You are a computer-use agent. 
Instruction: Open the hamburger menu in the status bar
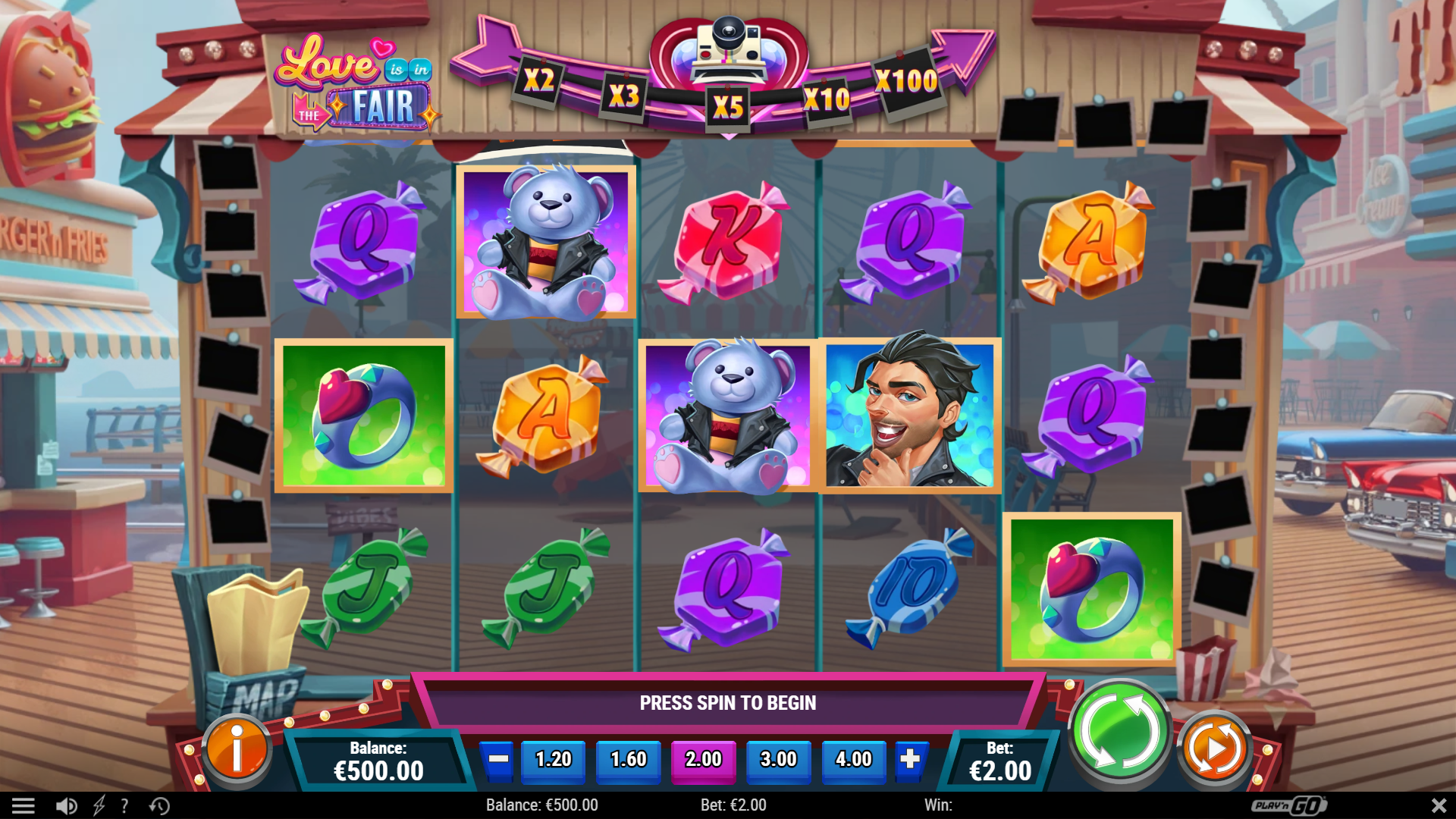25,805
